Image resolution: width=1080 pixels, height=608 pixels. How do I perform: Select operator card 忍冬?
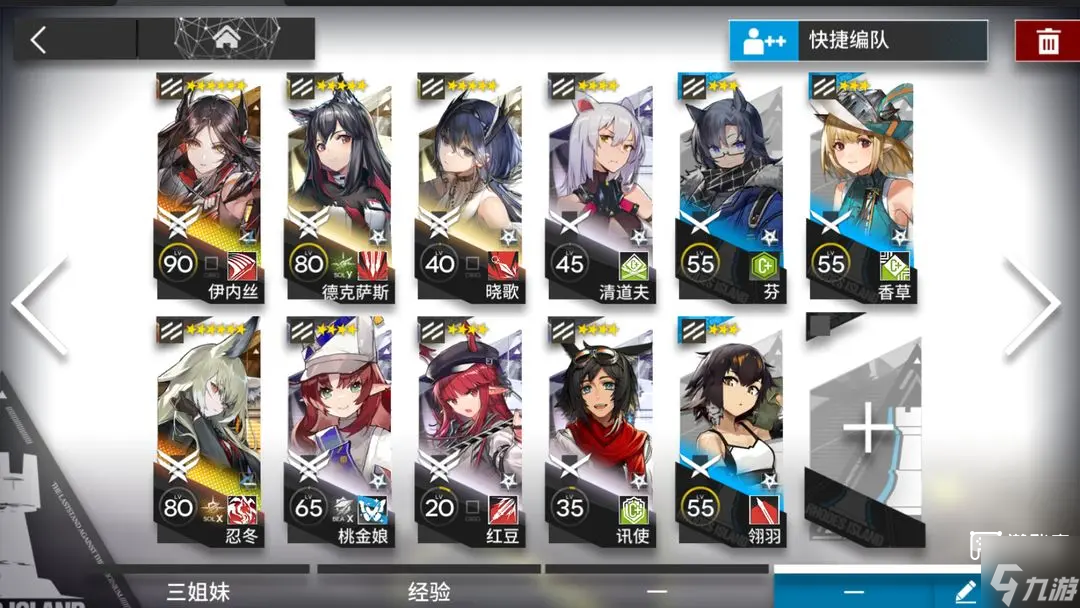click(208, 432)
